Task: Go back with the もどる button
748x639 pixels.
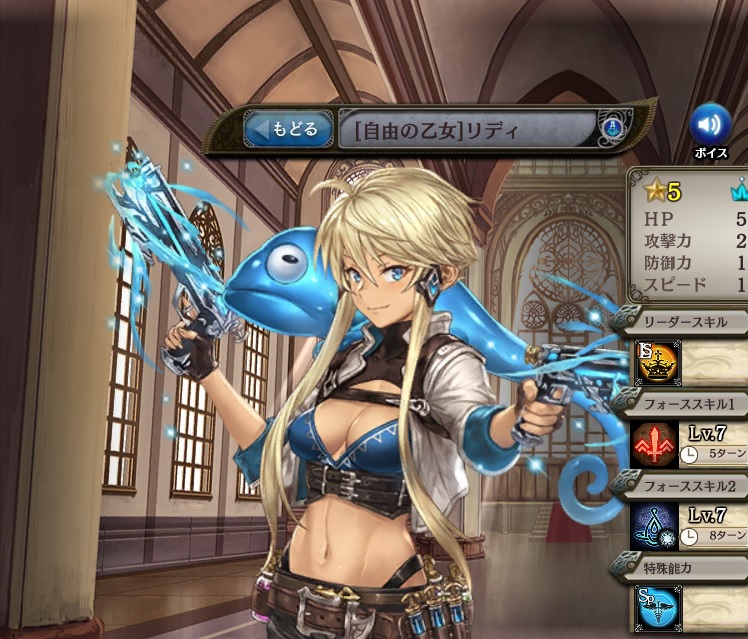Action: [x=289, y=129]
